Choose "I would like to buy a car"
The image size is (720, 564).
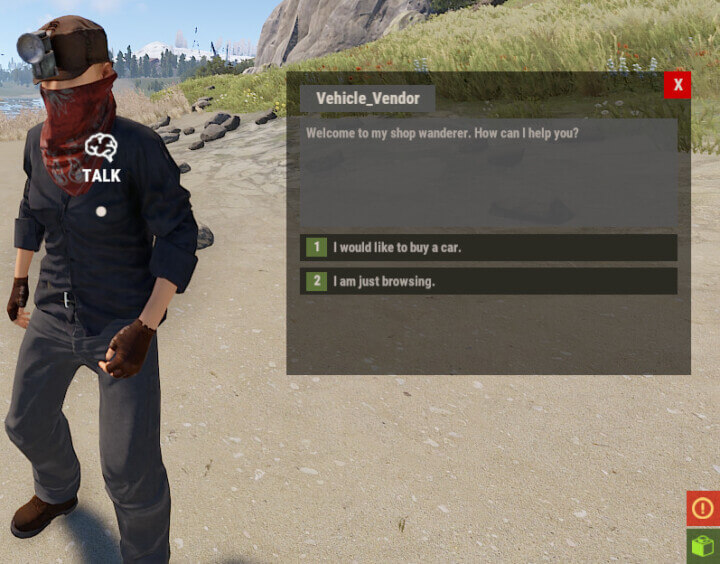pyautogui.click(x=488, y=247)
